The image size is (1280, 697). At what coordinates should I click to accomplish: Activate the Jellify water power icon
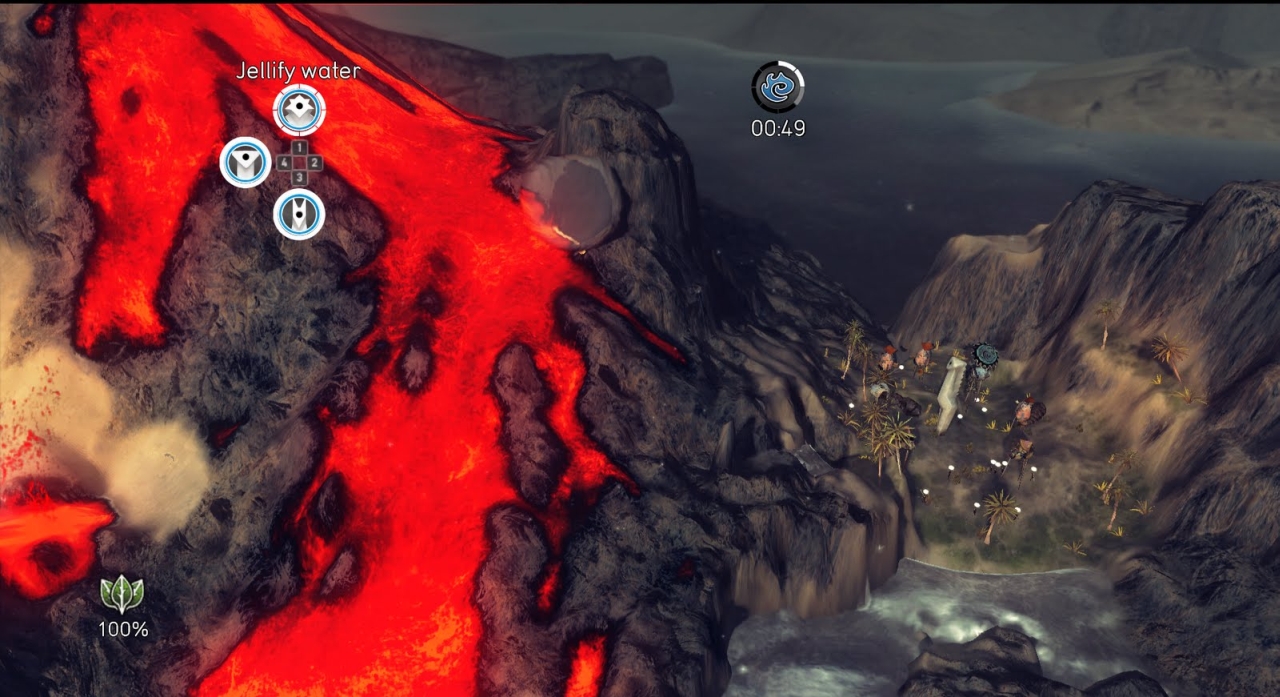coord(299,110)
